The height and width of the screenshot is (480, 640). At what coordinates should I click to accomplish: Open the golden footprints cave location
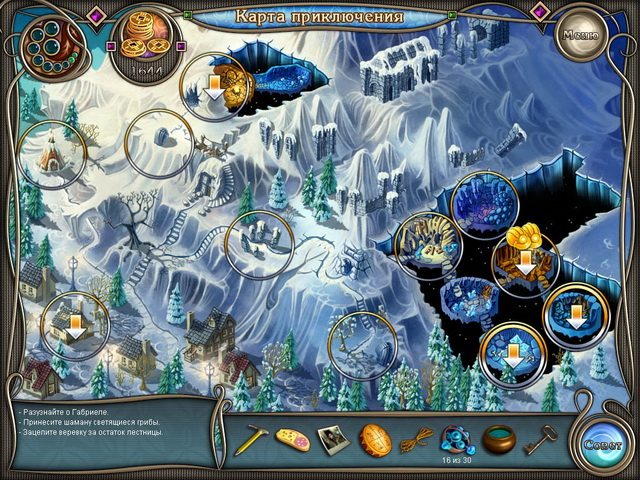(x=525, y=263)
